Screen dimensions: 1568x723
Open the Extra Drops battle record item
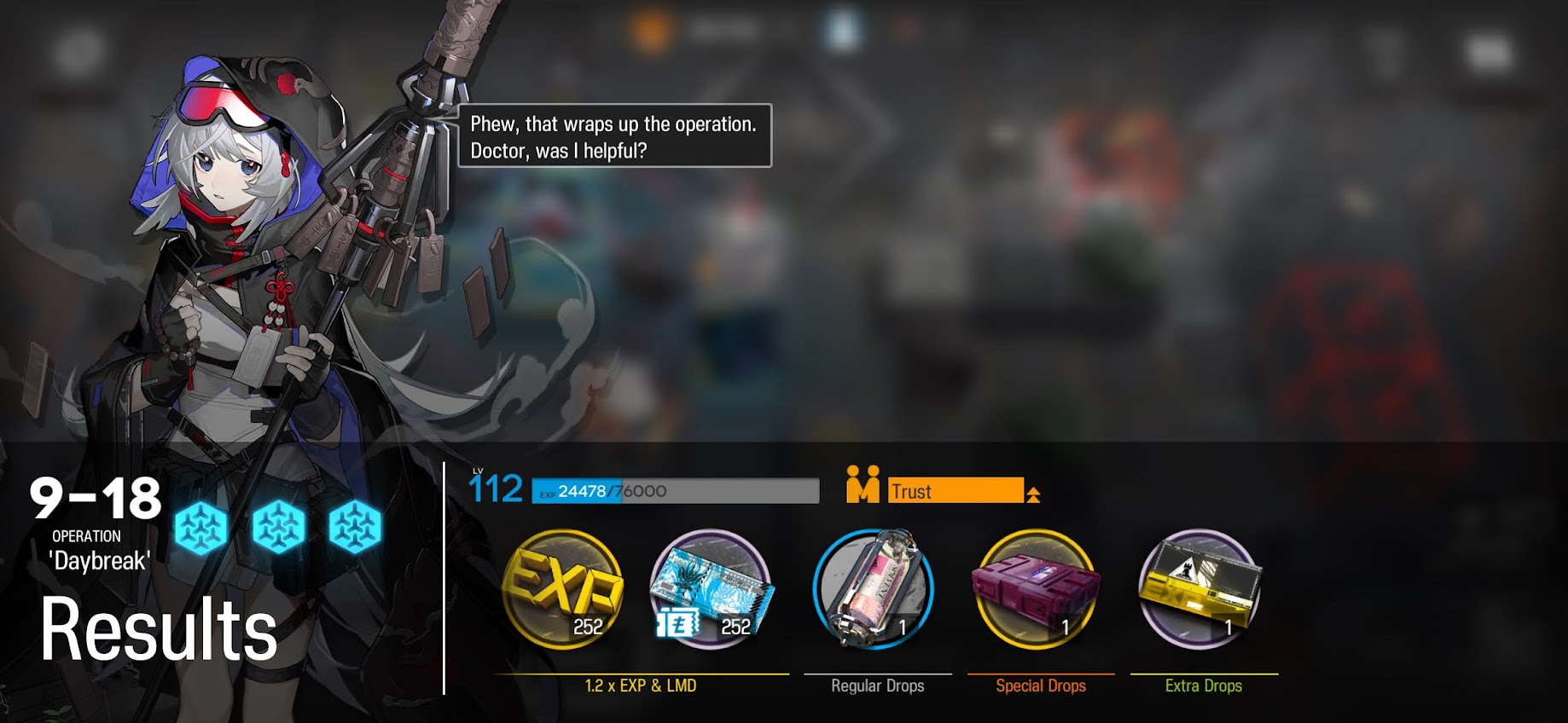point(1200,590)
